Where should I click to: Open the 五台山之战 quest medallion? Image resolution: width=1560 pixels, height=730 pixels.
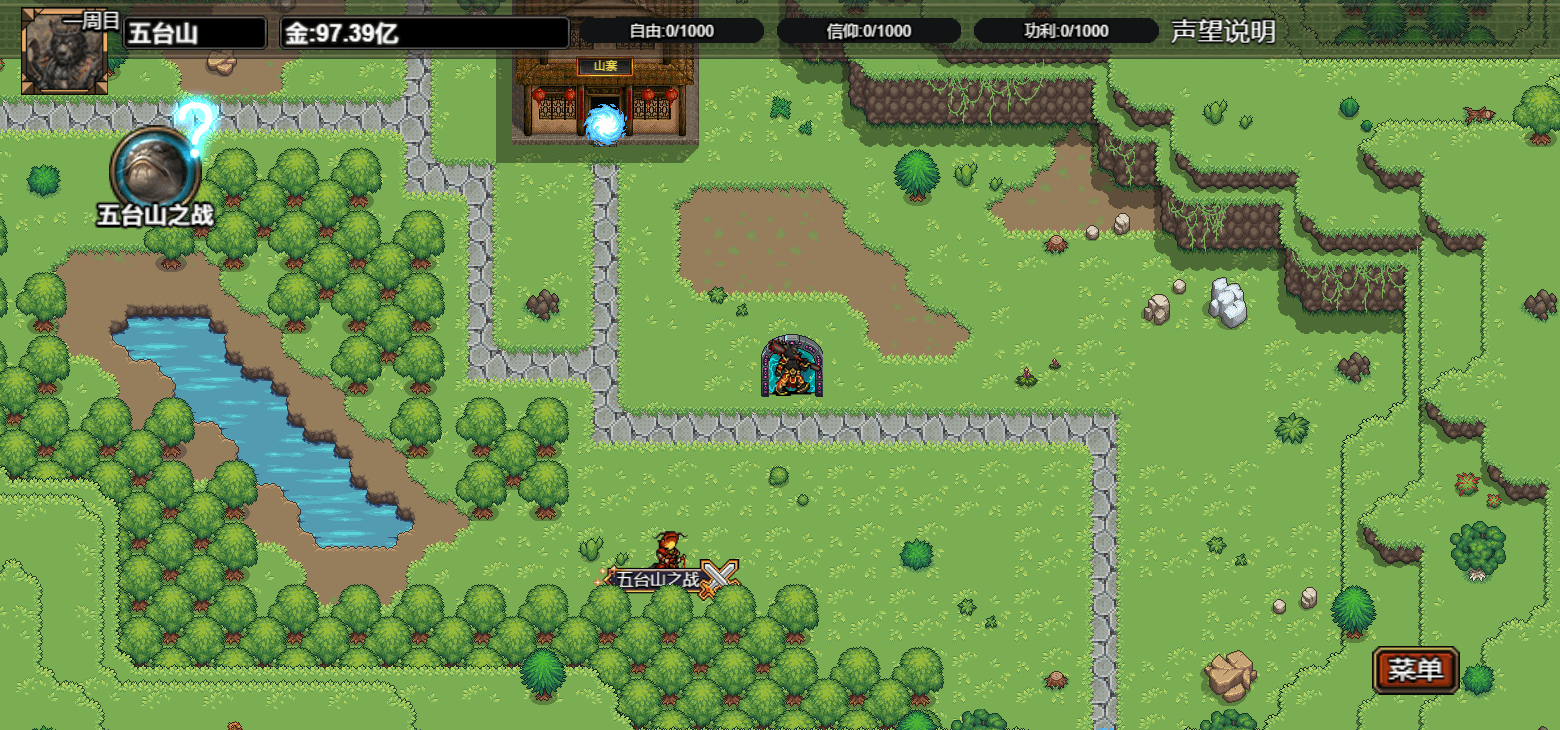[155, 167]
